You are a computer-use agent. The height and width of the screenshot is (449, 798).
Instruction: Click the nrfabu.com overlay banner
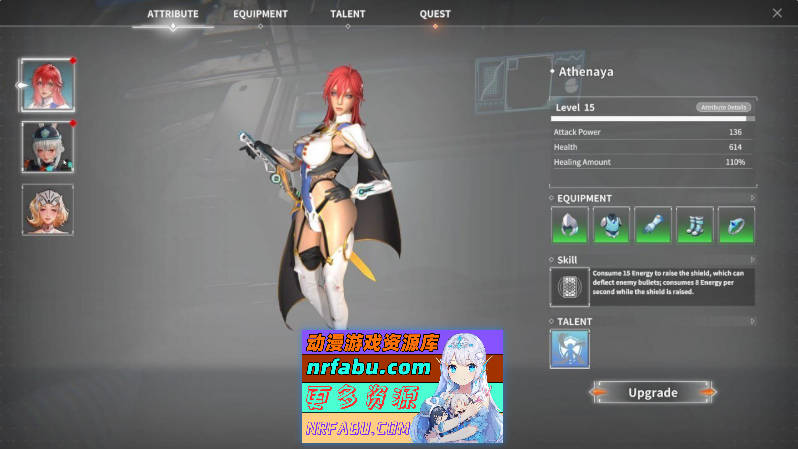tap(402, 386)
